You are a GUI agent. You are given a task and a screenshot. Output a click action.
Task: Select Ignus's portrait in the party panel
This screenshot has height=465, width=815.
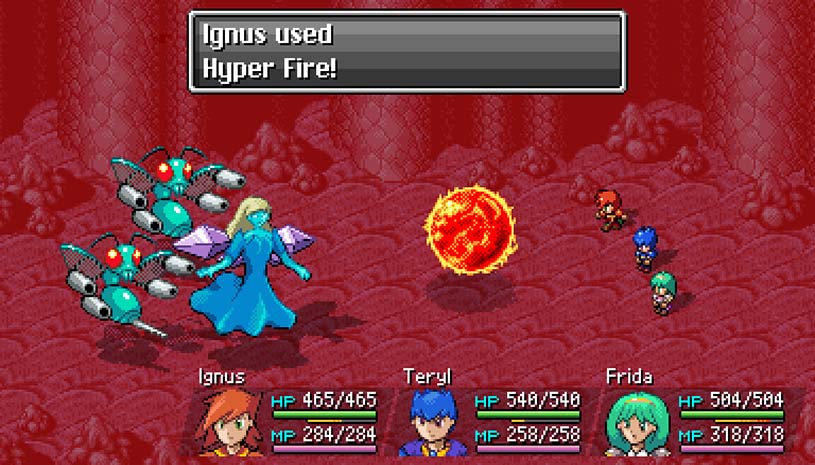coord(231,422)
